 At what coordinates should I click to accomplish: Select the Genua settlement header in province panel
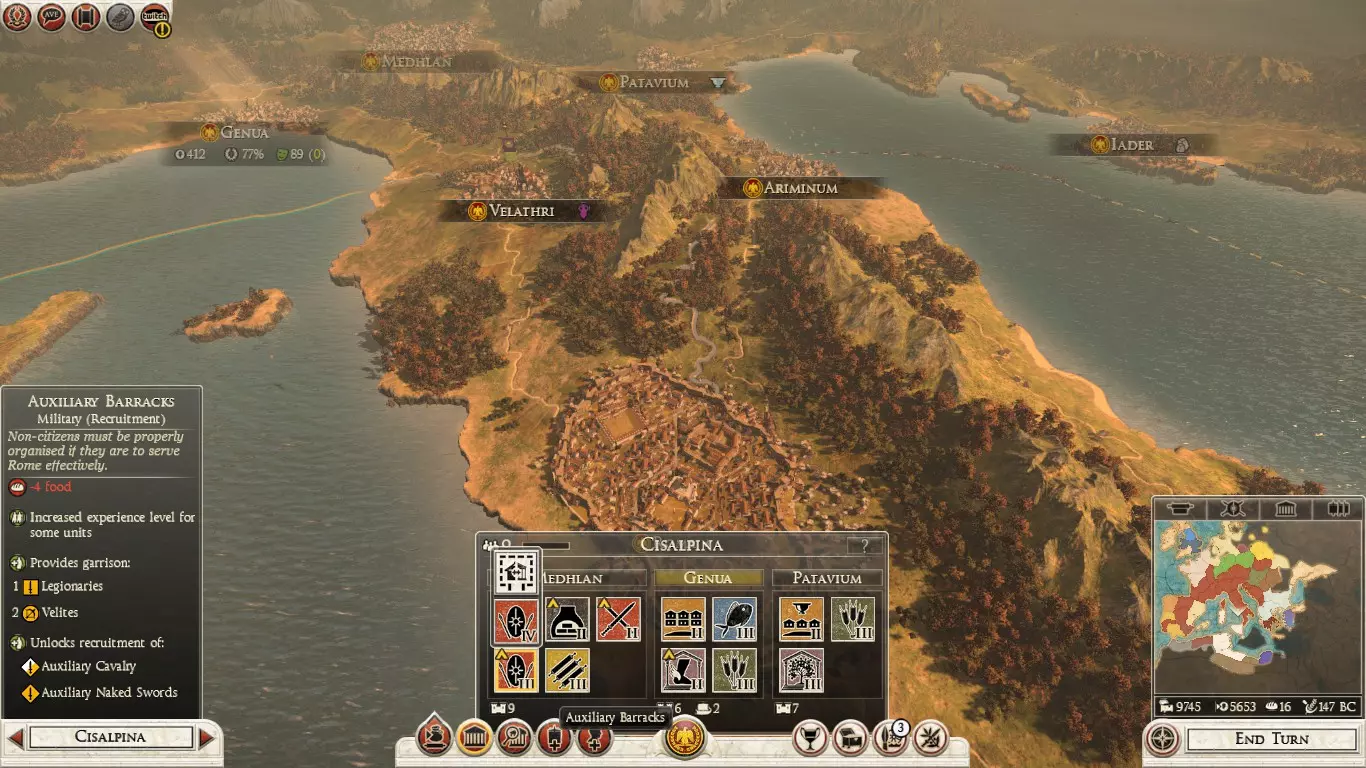(707, 578)
